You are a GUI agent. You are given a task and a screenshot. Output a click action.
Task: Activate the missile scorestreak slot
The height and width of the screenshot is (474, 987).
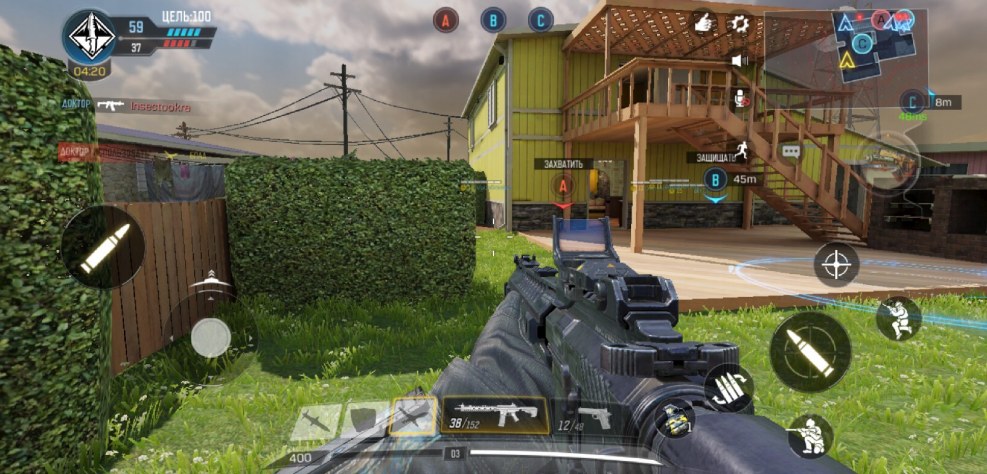tap(314, 421)
